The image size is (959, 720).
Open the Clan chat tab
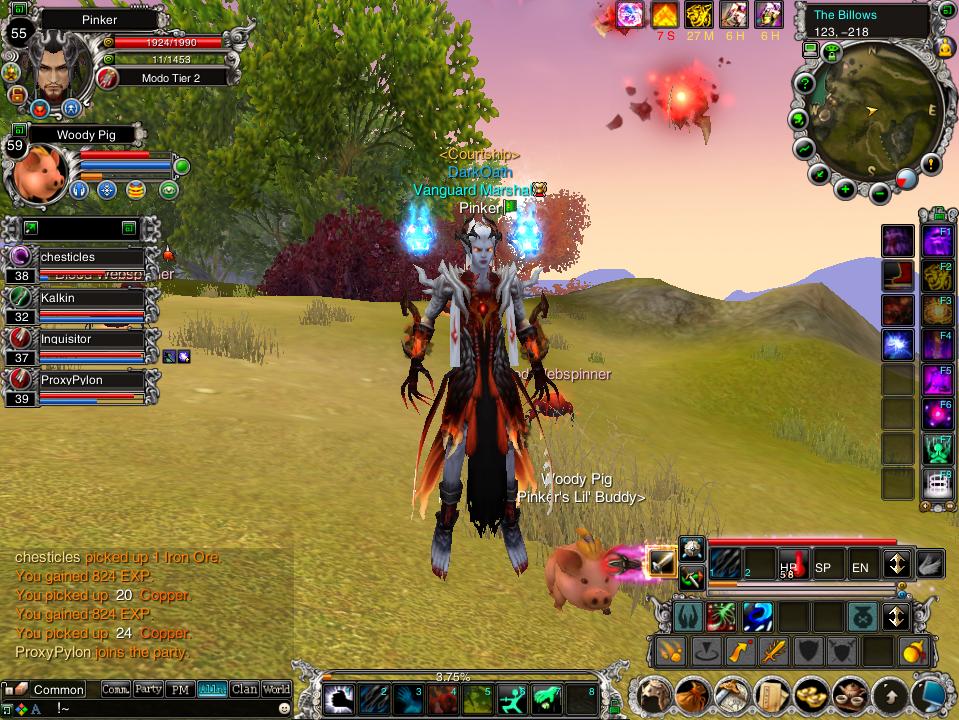pos(244,689)
